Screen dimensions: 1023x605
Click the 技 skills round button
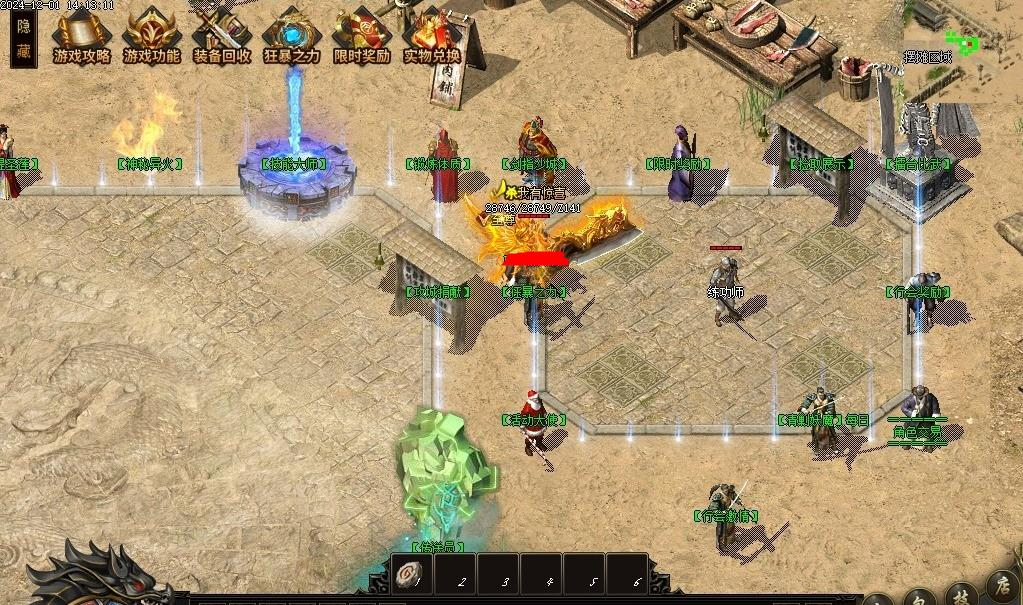(x=960, y=596)
